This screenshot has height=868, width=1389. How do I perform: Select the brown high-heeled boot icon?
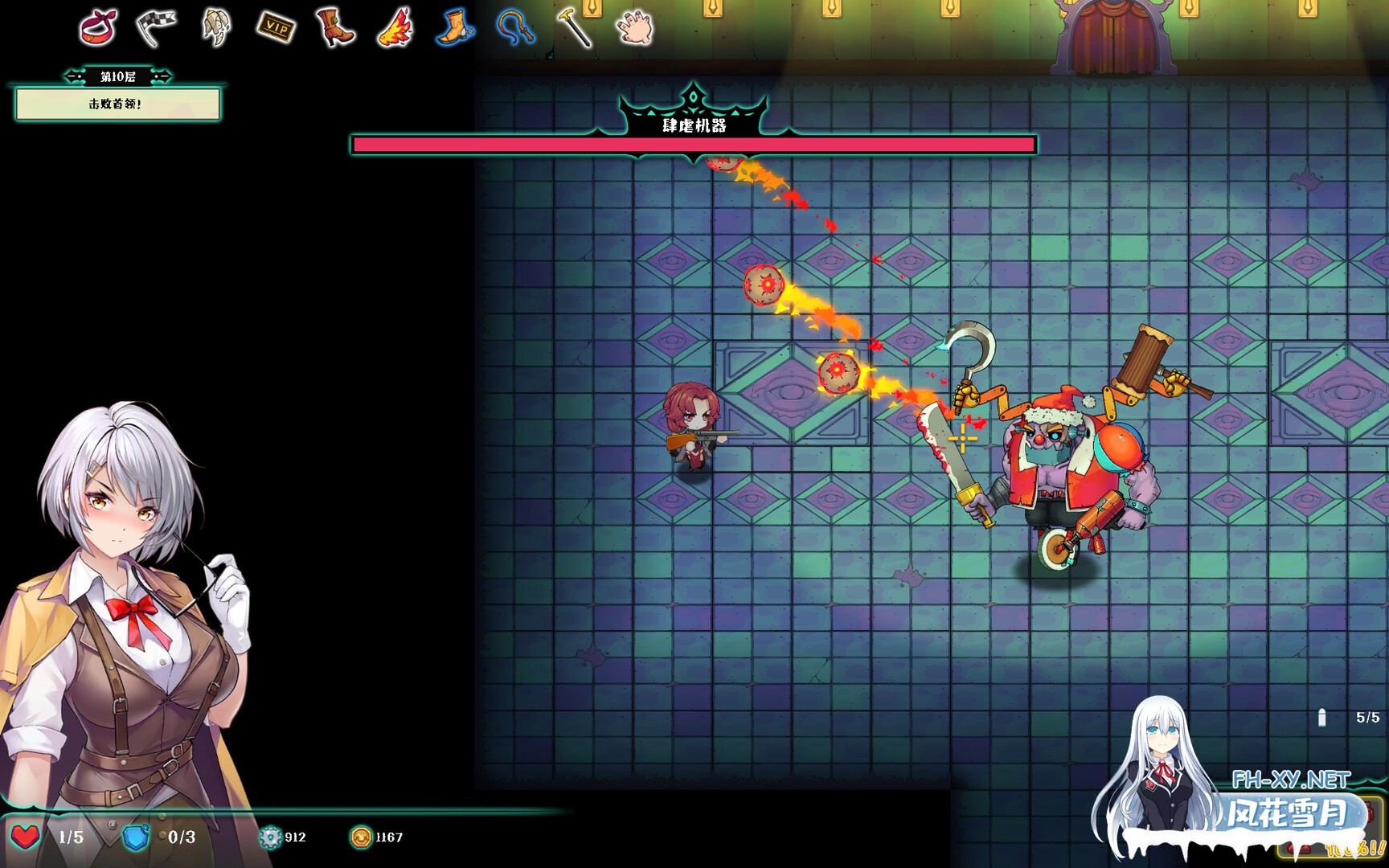335,28
